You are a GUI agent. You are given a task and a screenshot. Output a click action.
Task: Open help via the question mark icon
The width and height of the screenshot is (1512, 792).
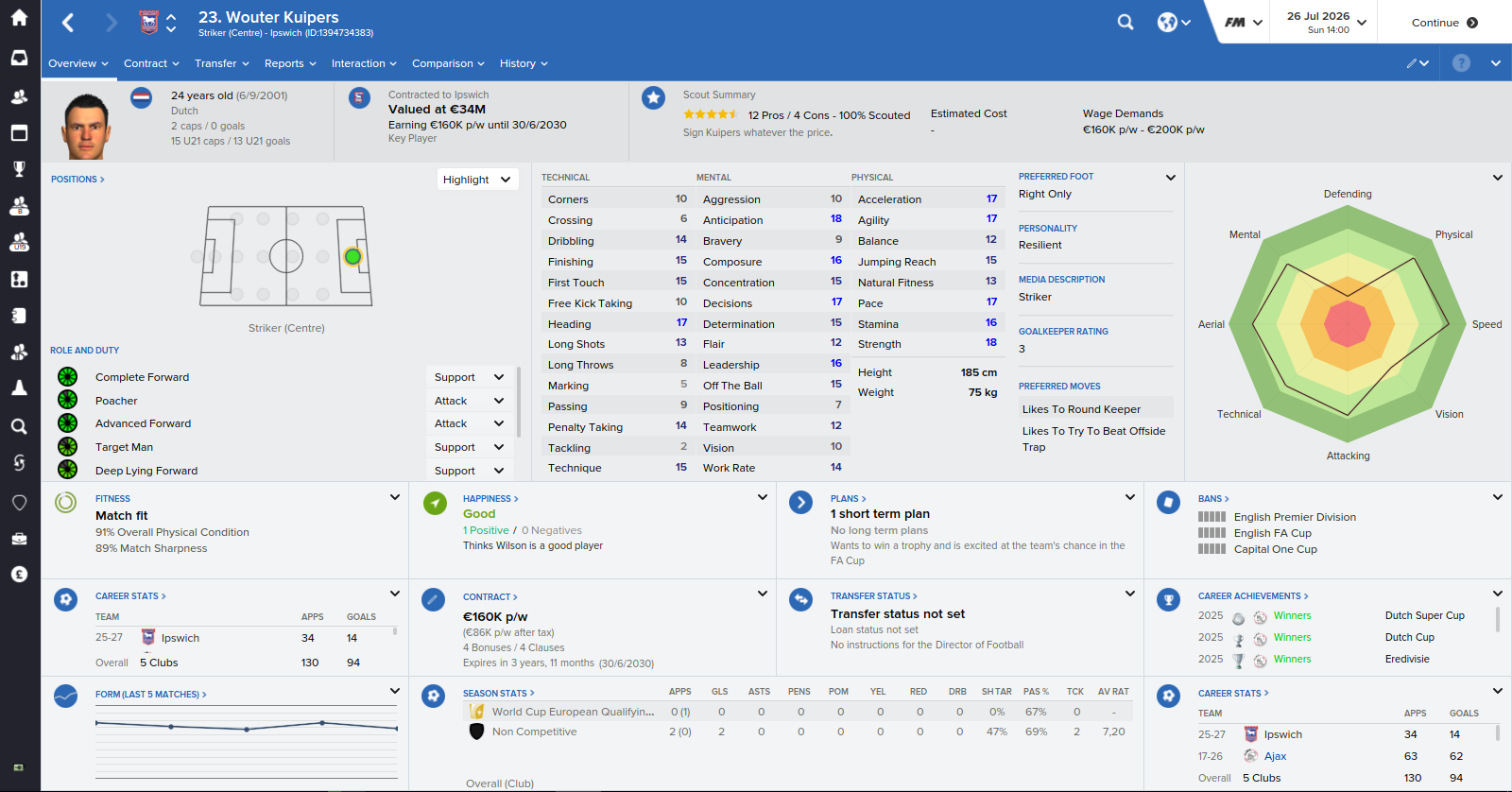click(1461, 62)
